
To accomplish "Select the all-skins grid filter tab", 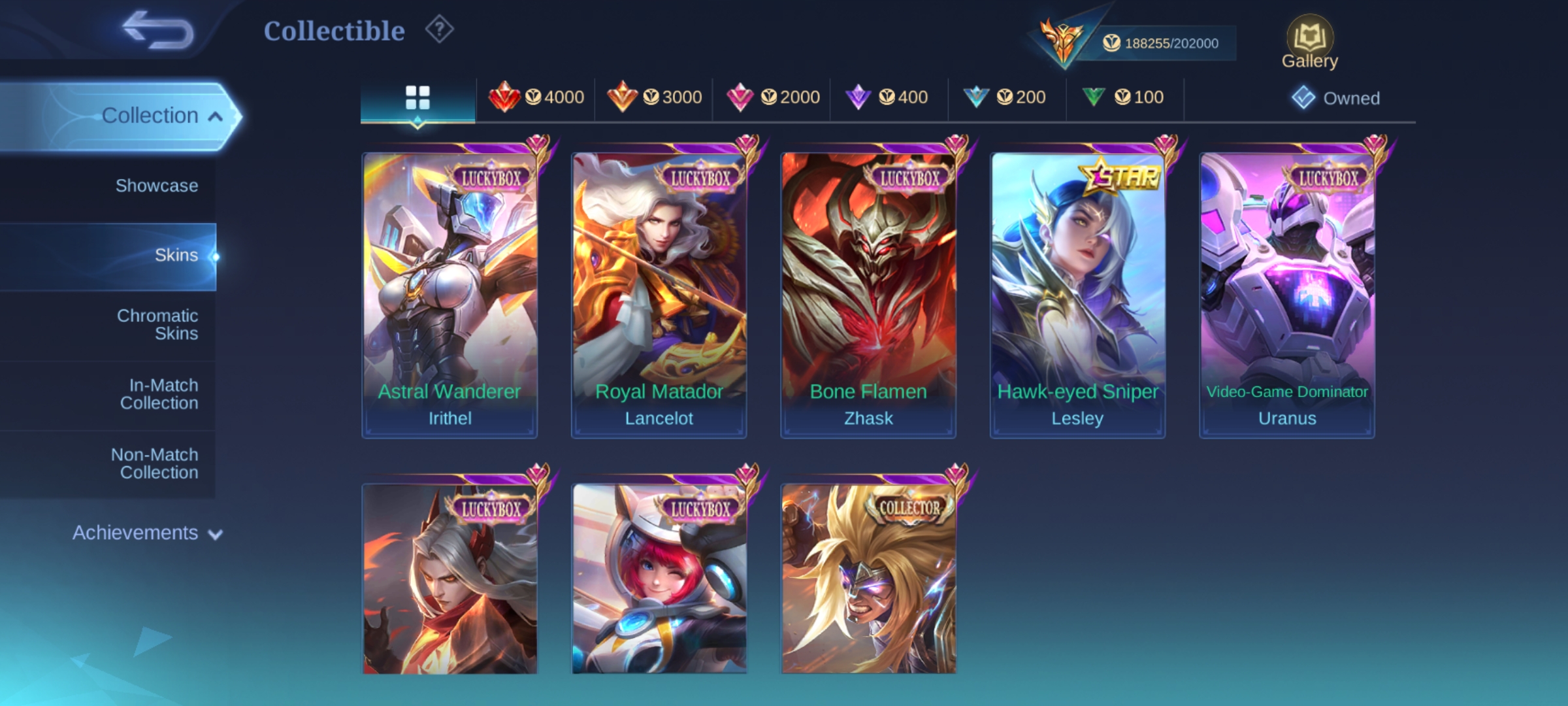I will click(x=417, y=98).
